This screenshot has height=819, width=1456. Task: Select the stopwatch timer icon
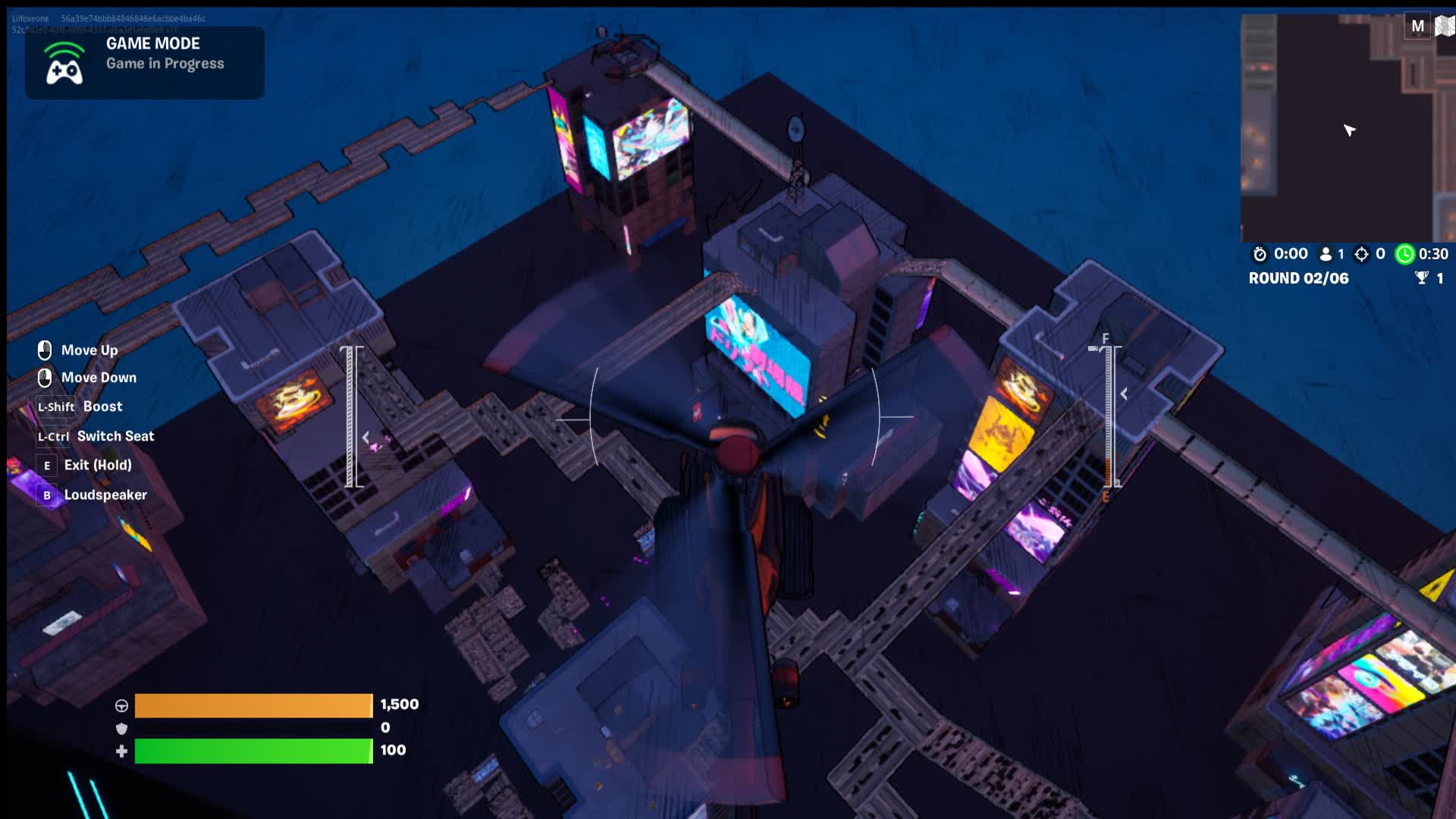tap(1258, 254)
